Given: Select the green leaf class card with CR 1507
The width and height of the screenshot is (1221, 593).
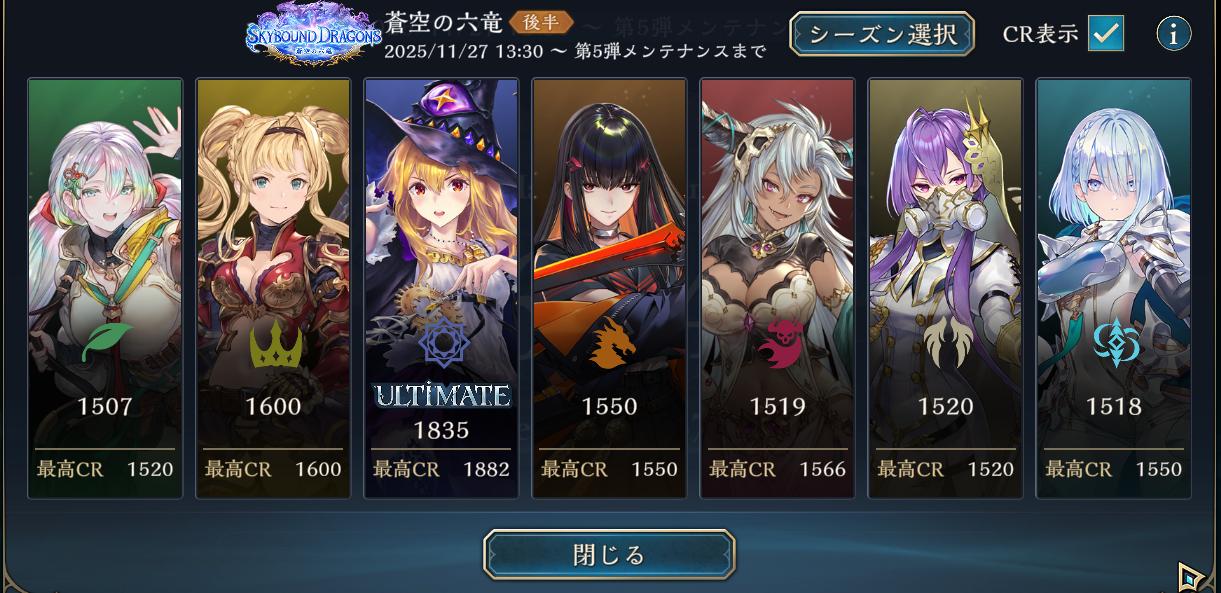Looking at the screenshot, I should [105, 288].
